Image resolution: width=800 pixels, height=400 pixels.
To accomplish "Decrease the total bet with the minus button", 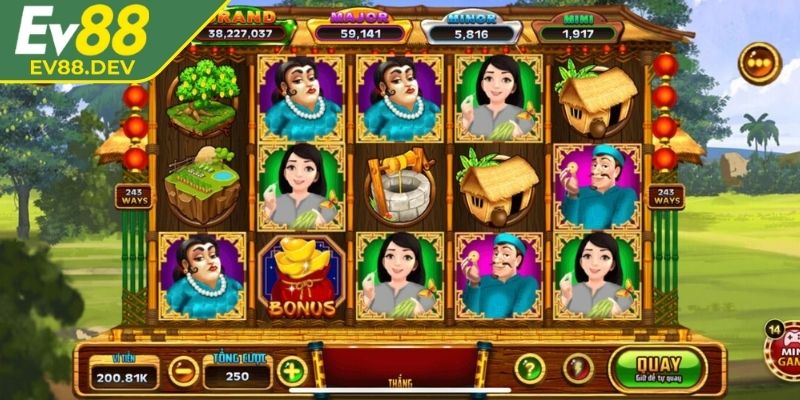I will pos(183,371).
